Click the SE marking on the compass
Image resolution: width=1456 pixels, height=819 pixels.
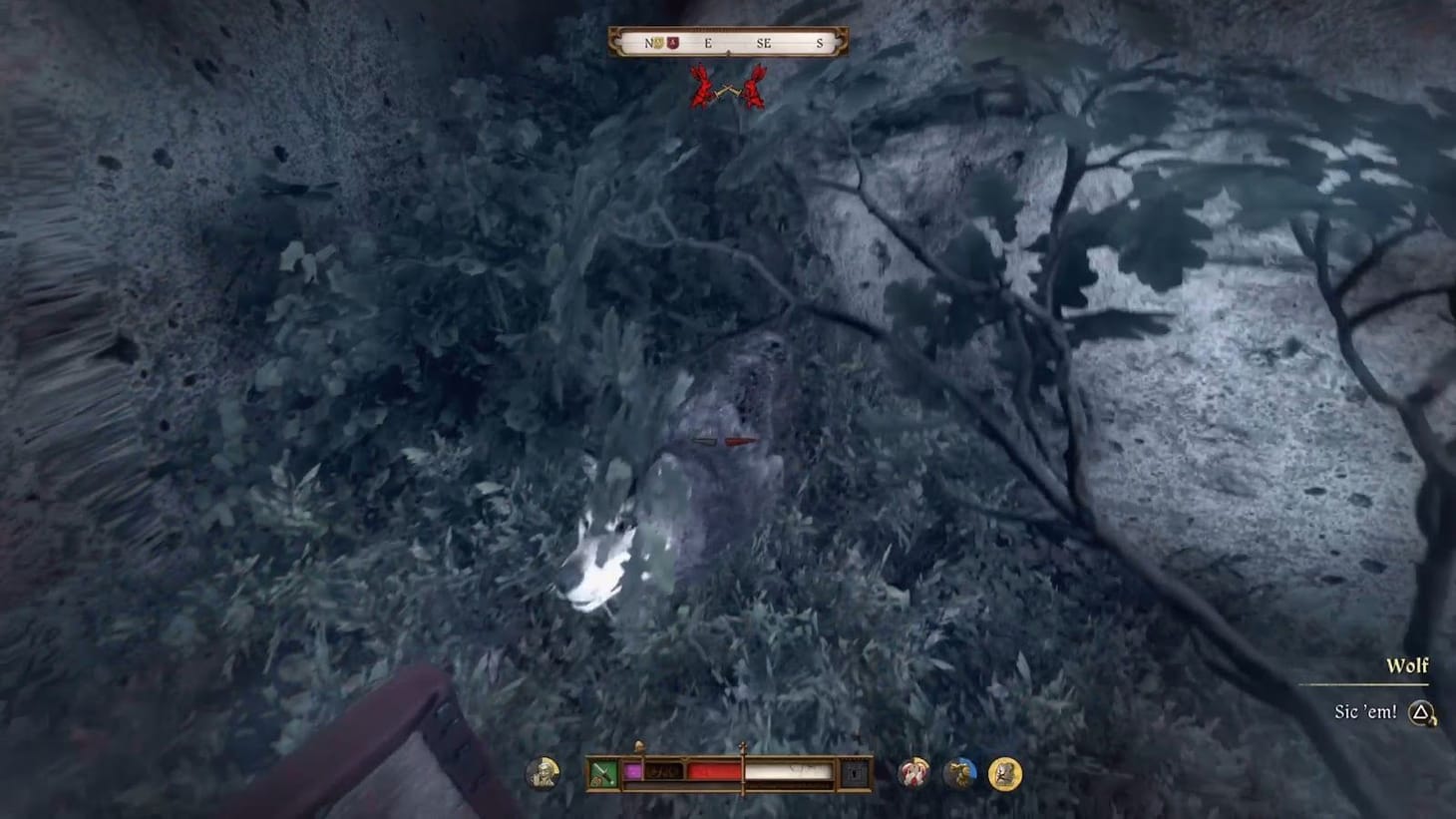click(x=763, y=43)
